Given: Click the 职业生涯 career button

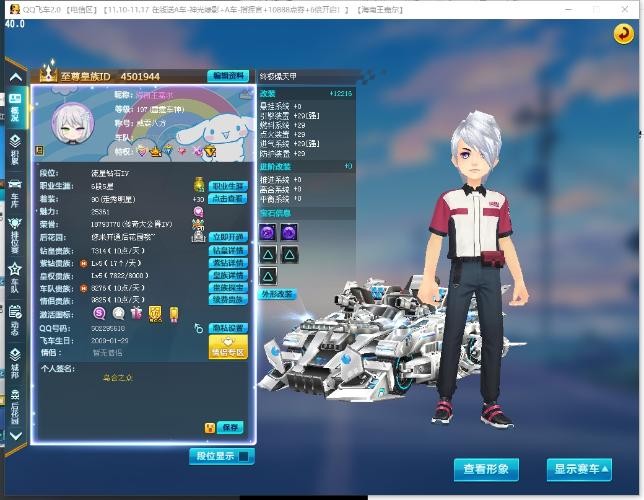Looking at the screenshot, I should (228, 186).
